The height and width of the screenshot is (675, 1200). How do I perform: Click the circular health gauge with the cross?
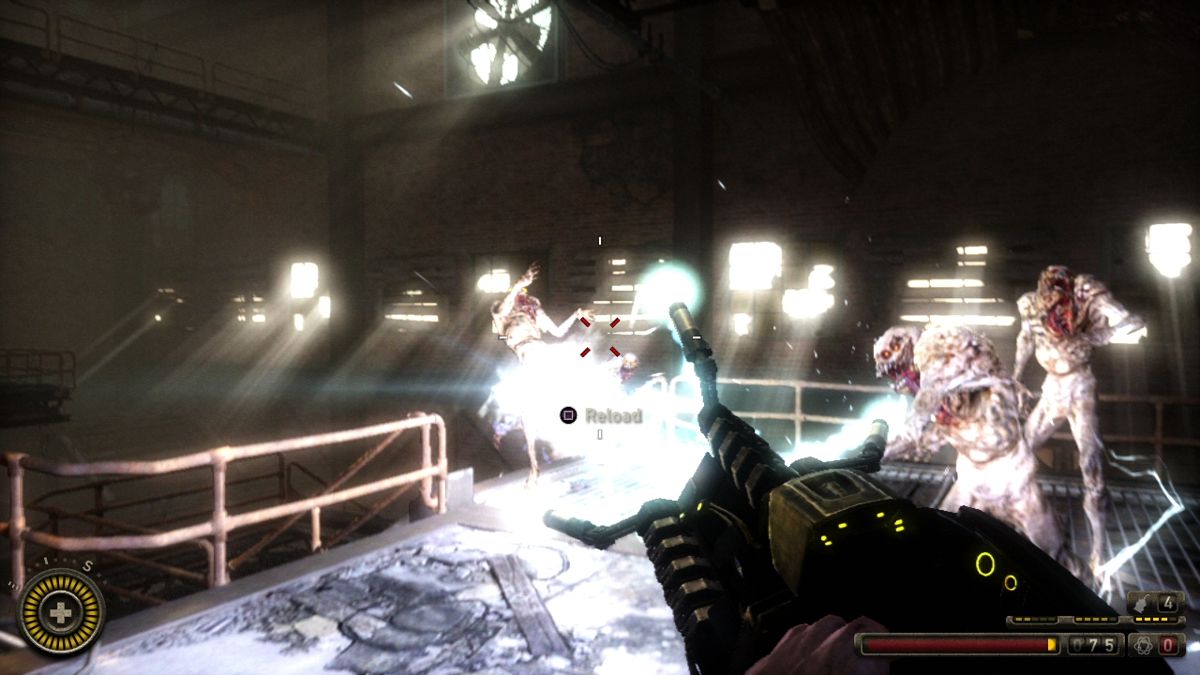[x=62, y=611]
